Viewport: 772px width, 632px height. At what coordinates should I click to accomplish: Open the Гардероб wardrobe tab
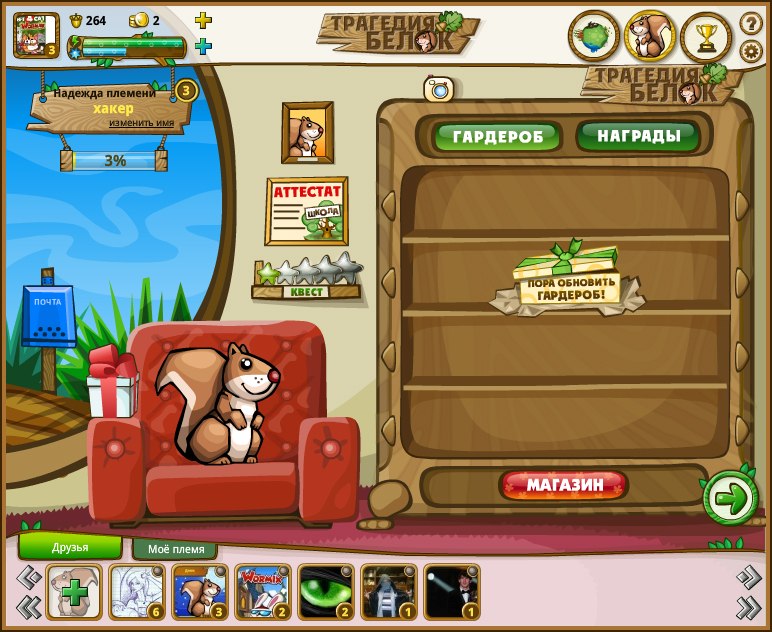point(497,137)
